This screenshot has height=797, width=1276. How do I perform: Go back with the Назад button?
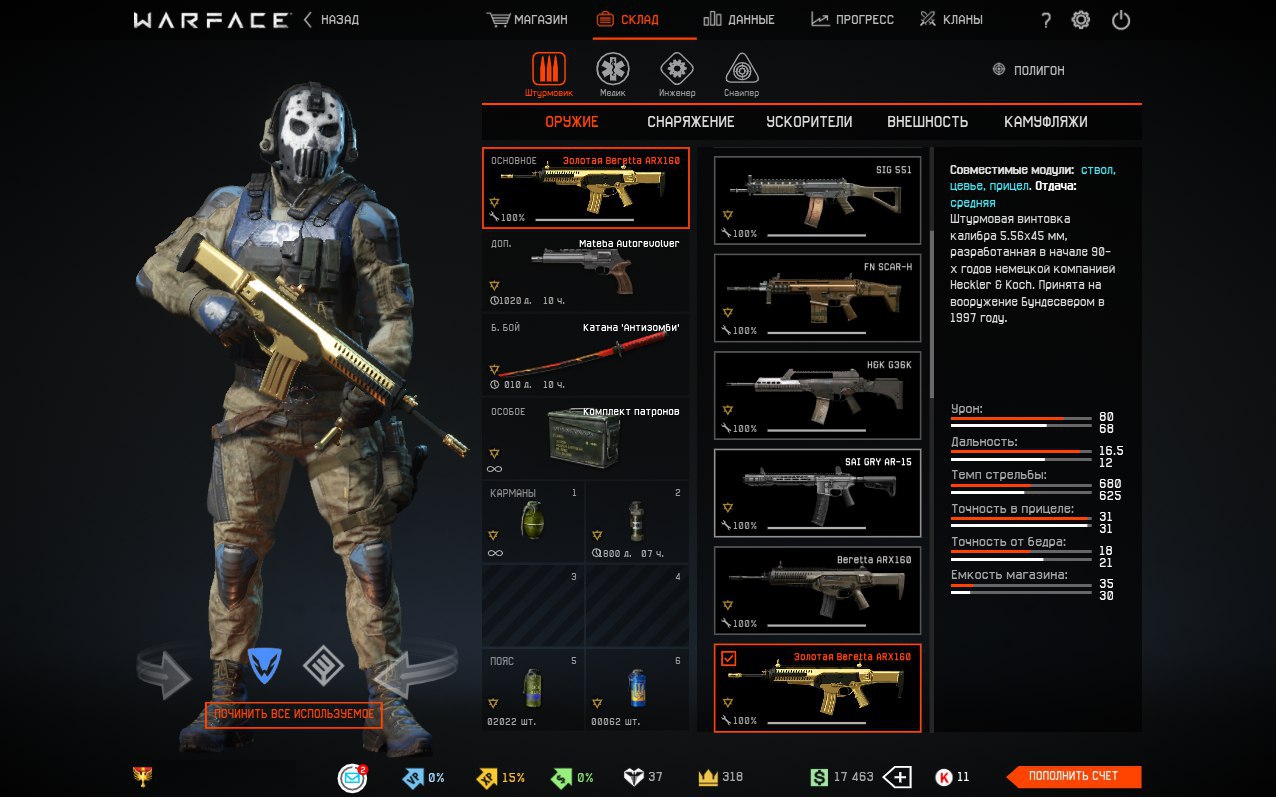[x=332, y=20]
